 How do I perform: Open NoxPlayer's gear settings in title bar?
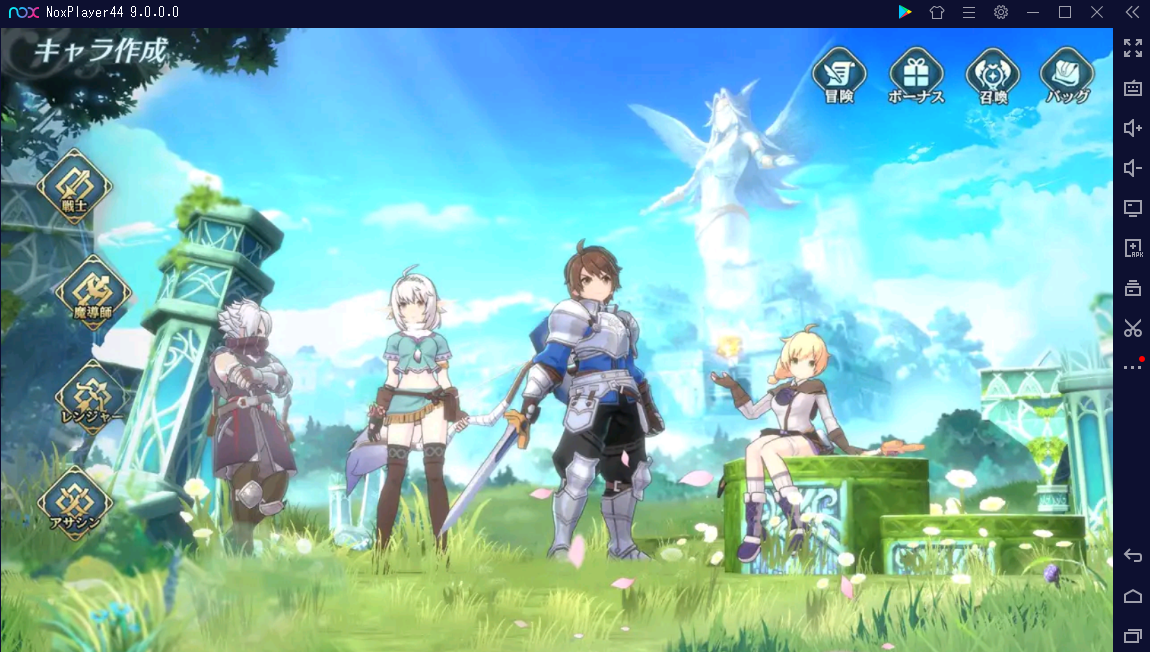point(1000,12)
